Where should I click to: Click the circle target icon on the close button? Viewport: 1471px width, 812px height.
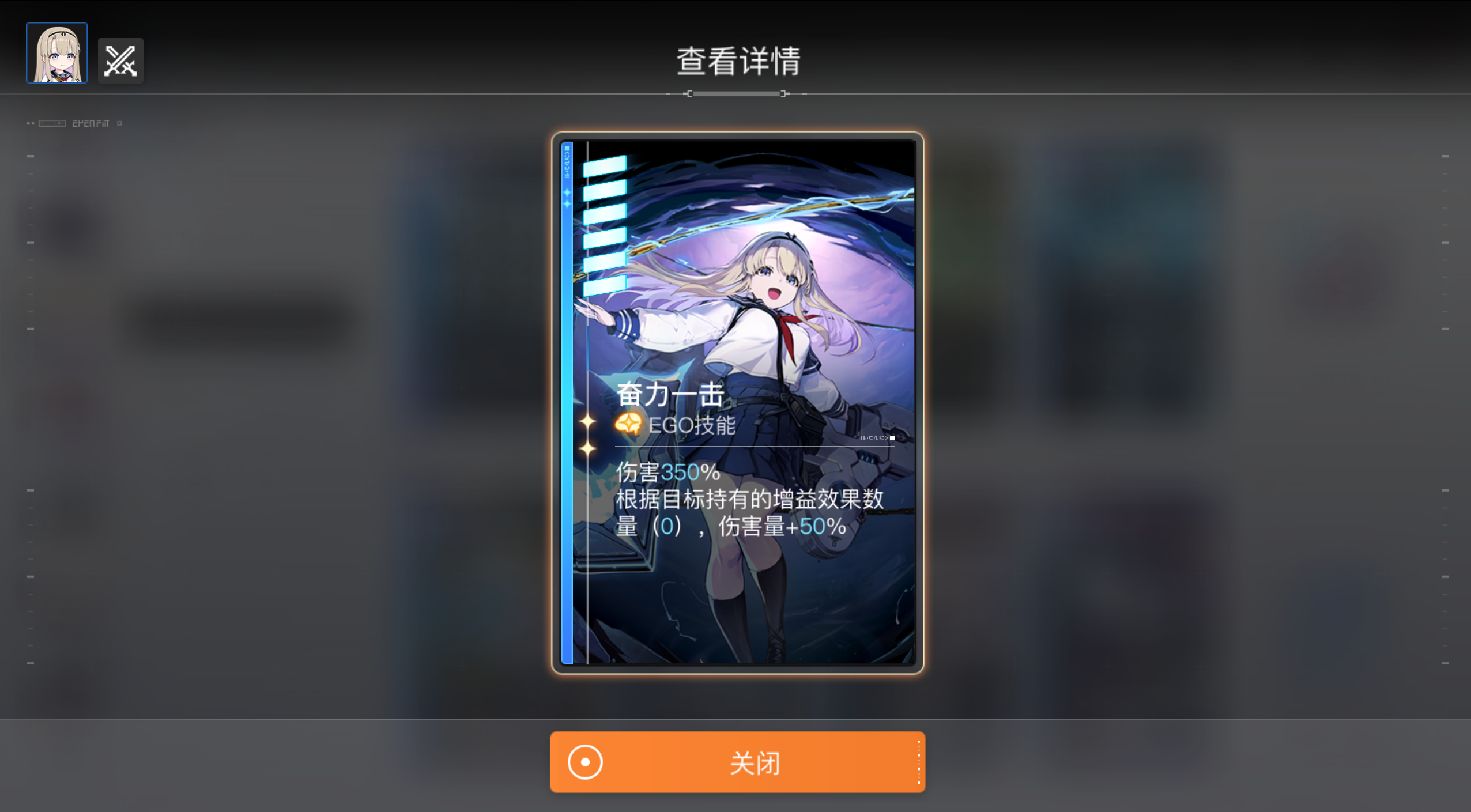[x=586, y=762]
